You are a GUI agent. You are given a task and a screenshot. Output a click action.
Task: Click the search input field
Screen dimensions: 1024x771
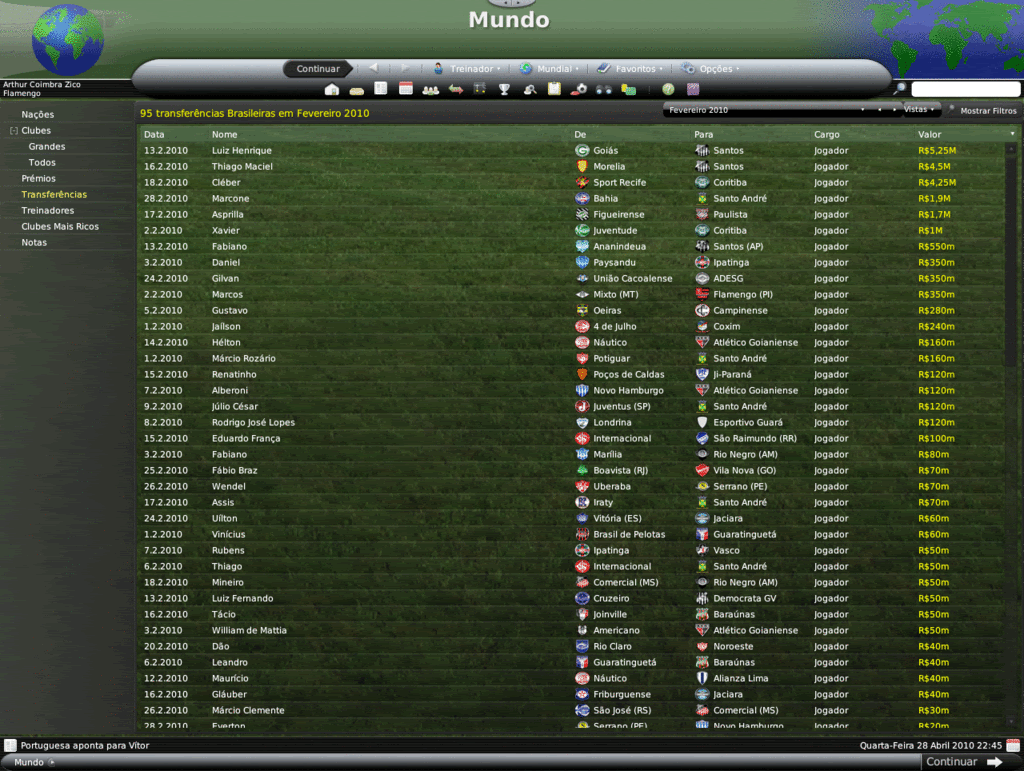tap(965, 90)
